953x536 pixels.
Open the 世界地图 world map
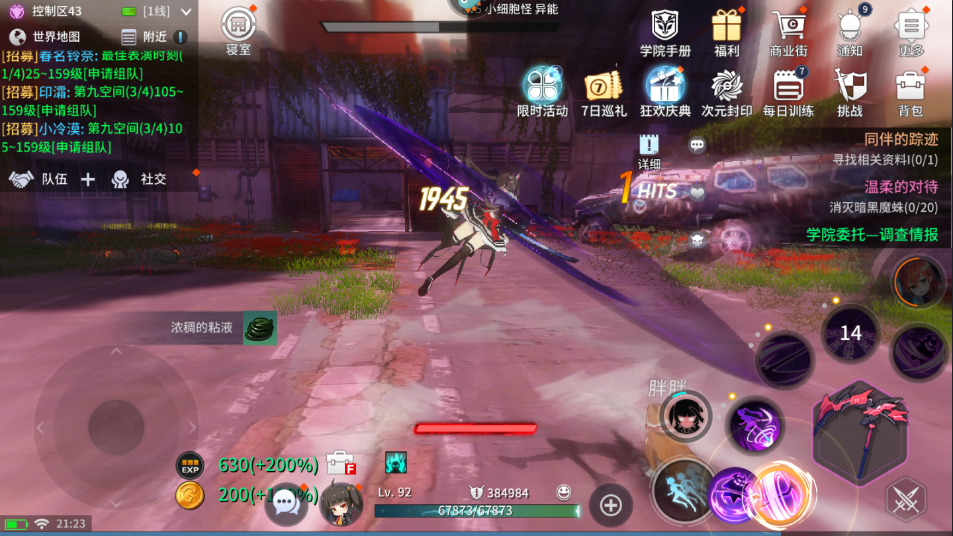(45, 37)
